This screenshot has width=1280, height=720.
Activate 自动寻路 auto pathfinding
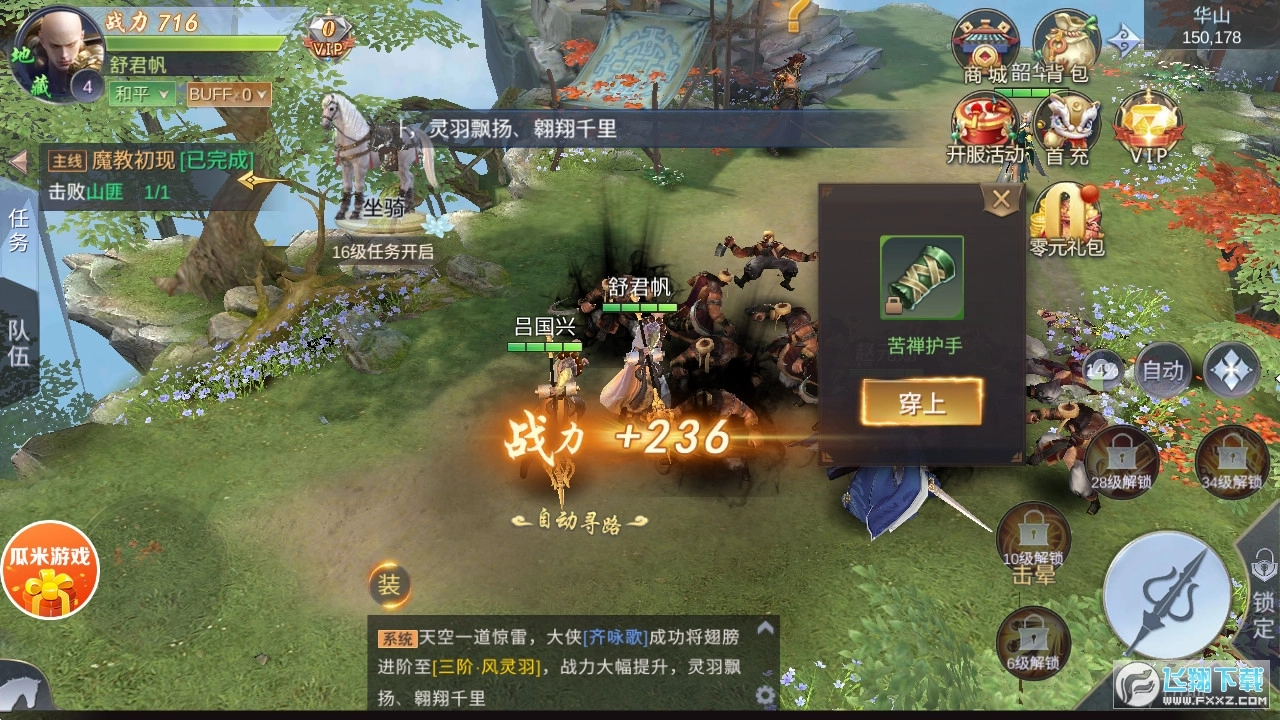tap(580, 522)
